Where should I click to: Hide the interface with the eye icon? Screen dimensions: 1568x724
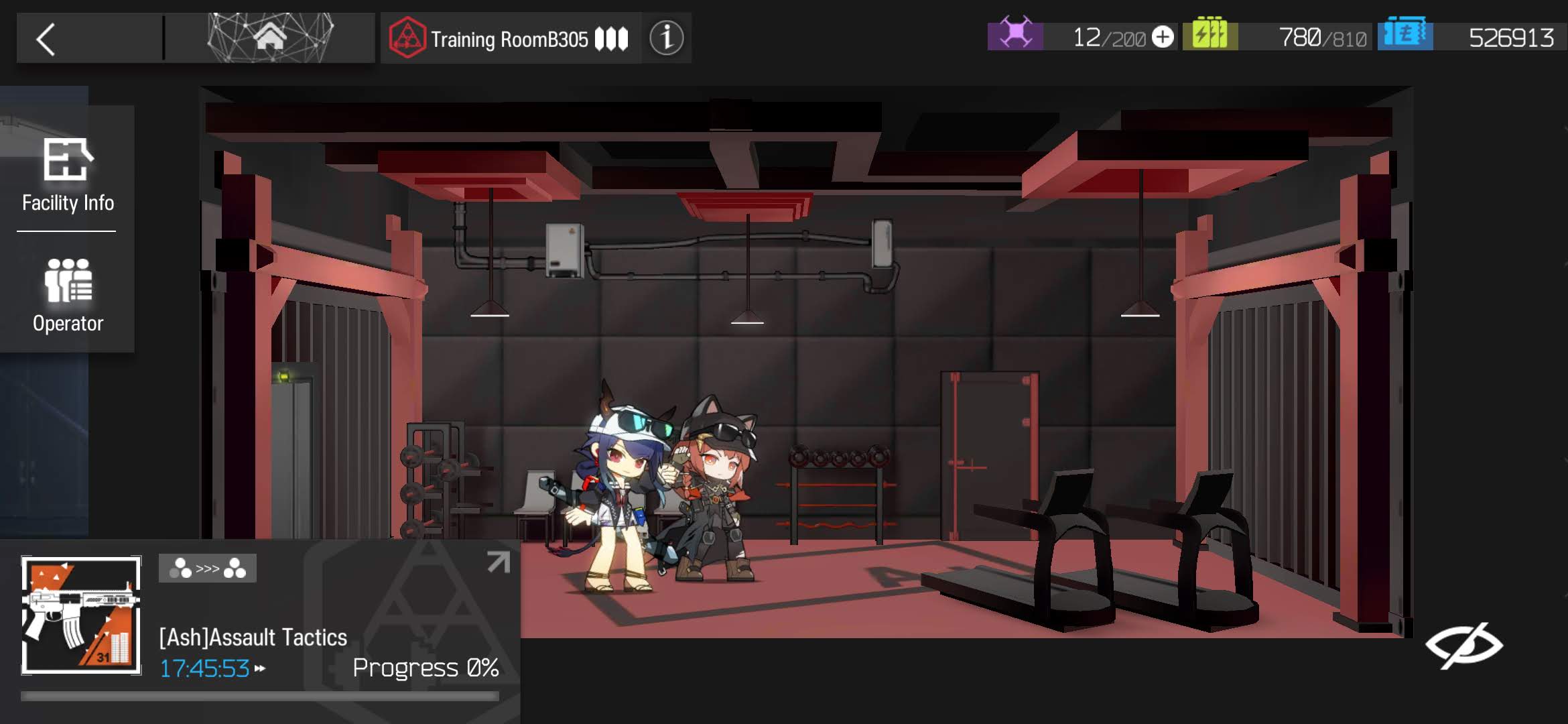[1464, 645]
